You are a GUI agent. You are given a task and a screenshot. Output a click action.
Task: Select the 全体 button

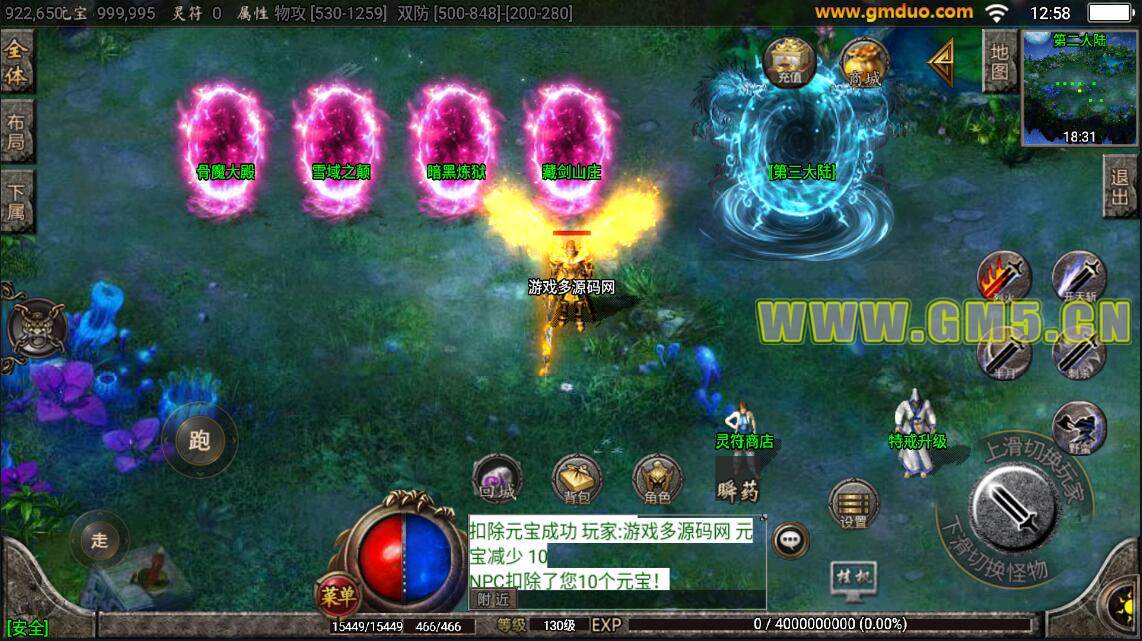click(x=17, y=61)
